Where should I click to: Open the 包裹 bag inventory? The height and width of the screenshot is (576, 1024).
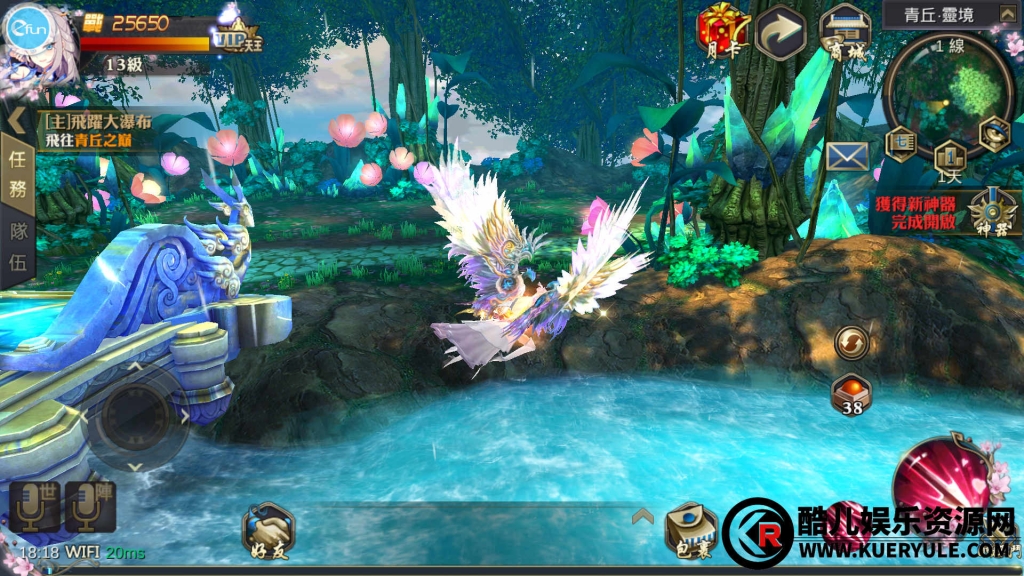(692, 531)
